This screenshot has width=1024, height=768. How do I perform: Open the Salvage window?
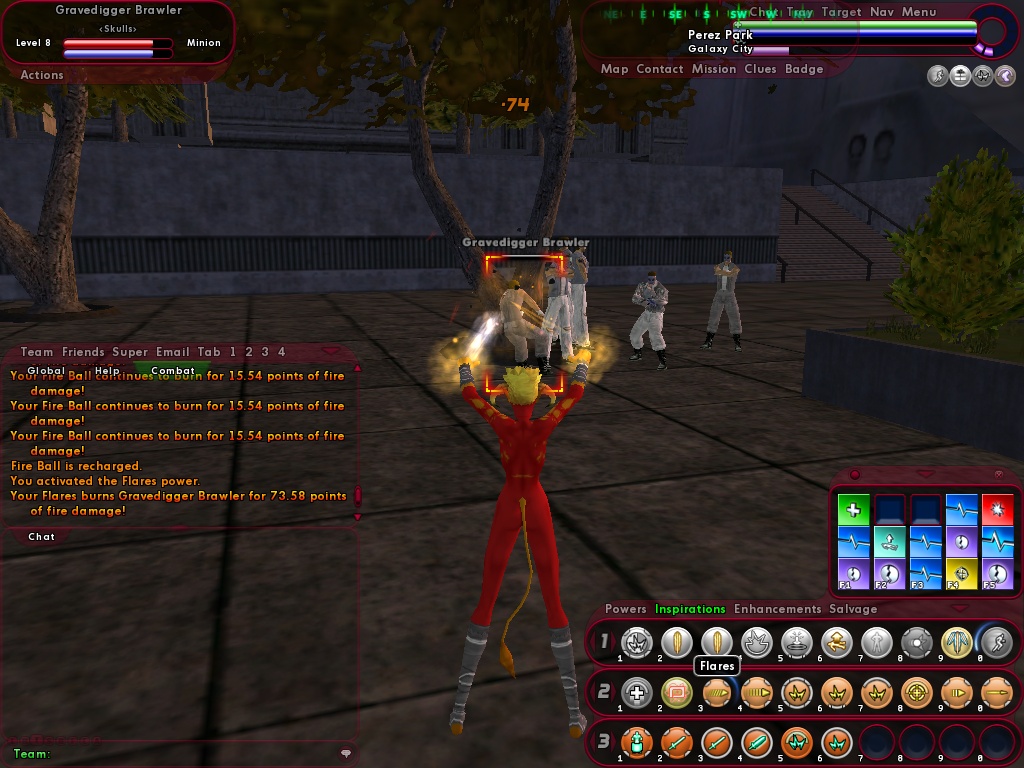point(853,609)
